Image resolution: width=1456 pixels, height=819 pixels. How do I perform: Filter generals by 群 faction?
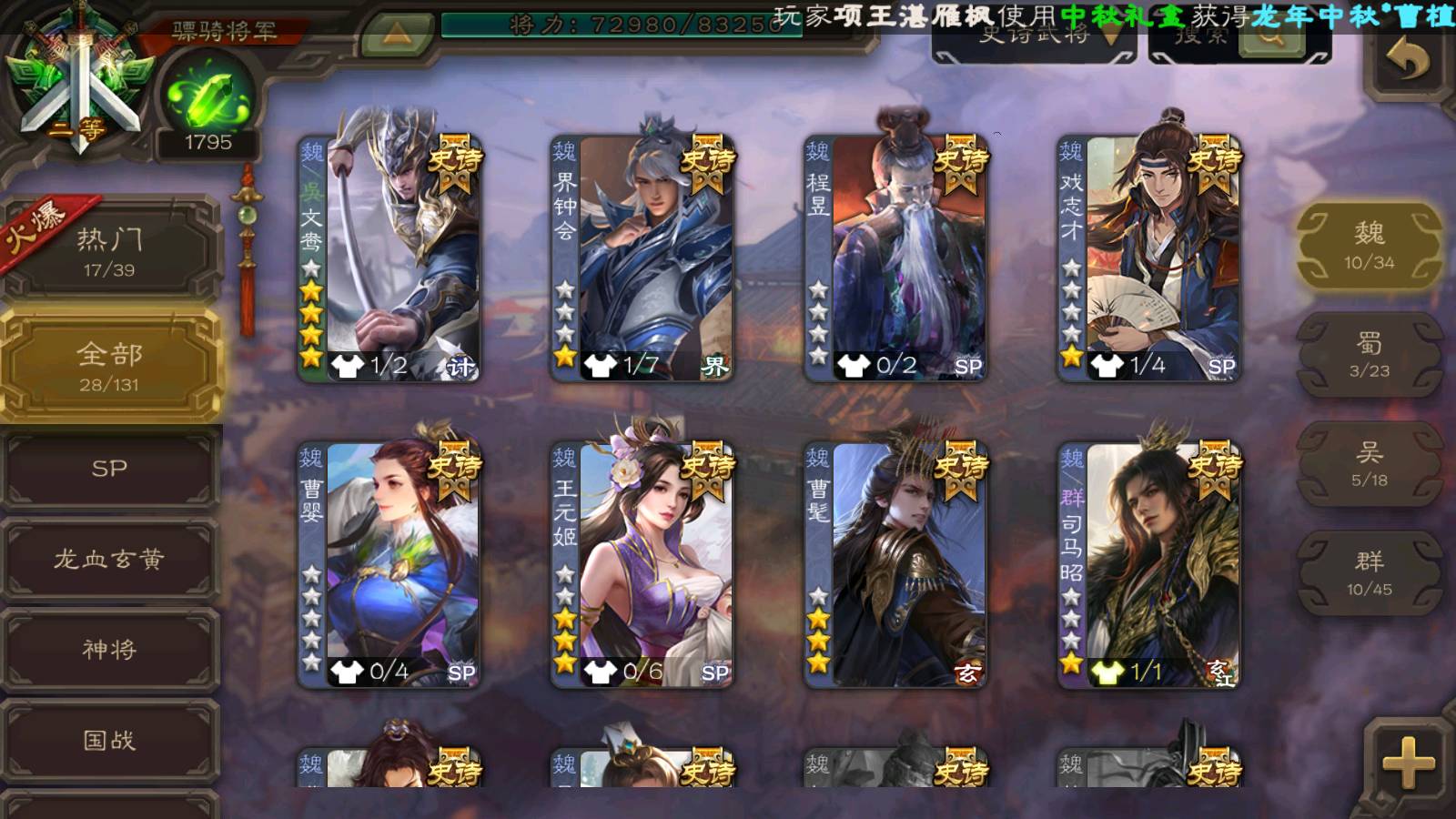pyautogui.click(x=1369, y=573)
